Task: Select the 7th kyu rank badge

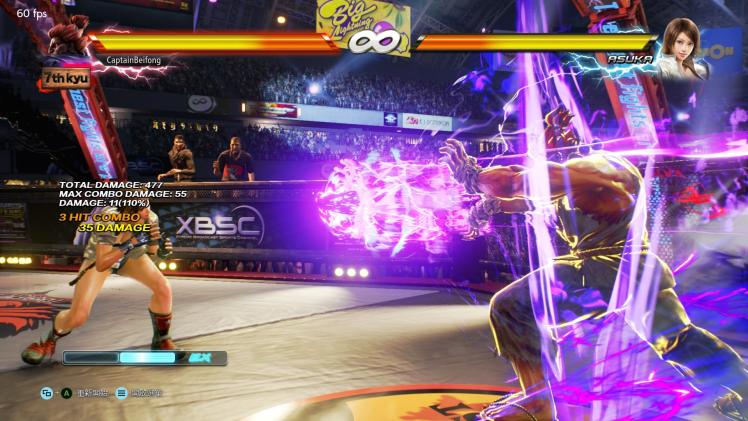Action: tap(62, 76)
